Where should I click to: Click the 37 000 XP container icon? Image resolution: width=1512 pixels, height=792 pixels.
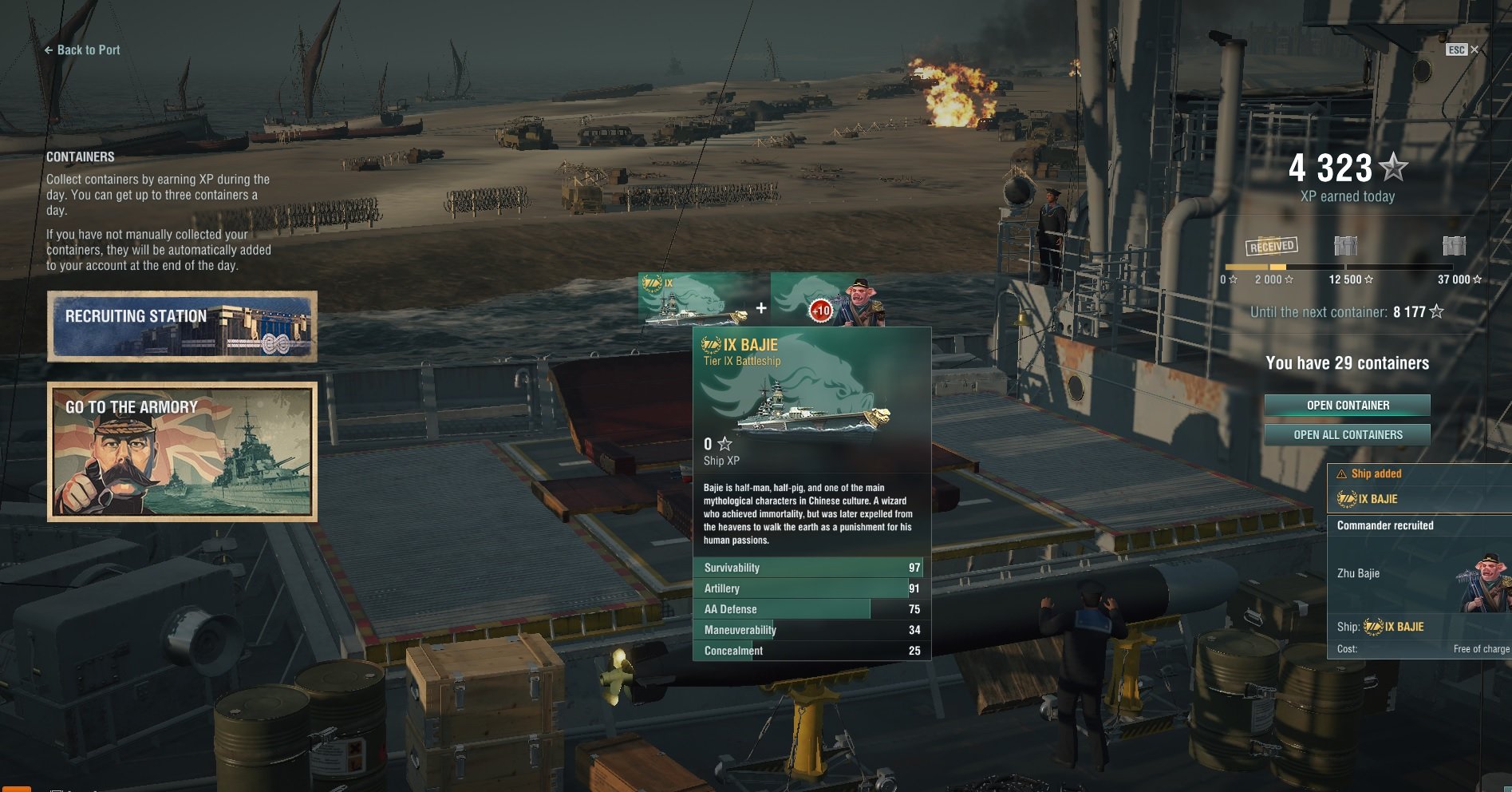point(1454,247)
